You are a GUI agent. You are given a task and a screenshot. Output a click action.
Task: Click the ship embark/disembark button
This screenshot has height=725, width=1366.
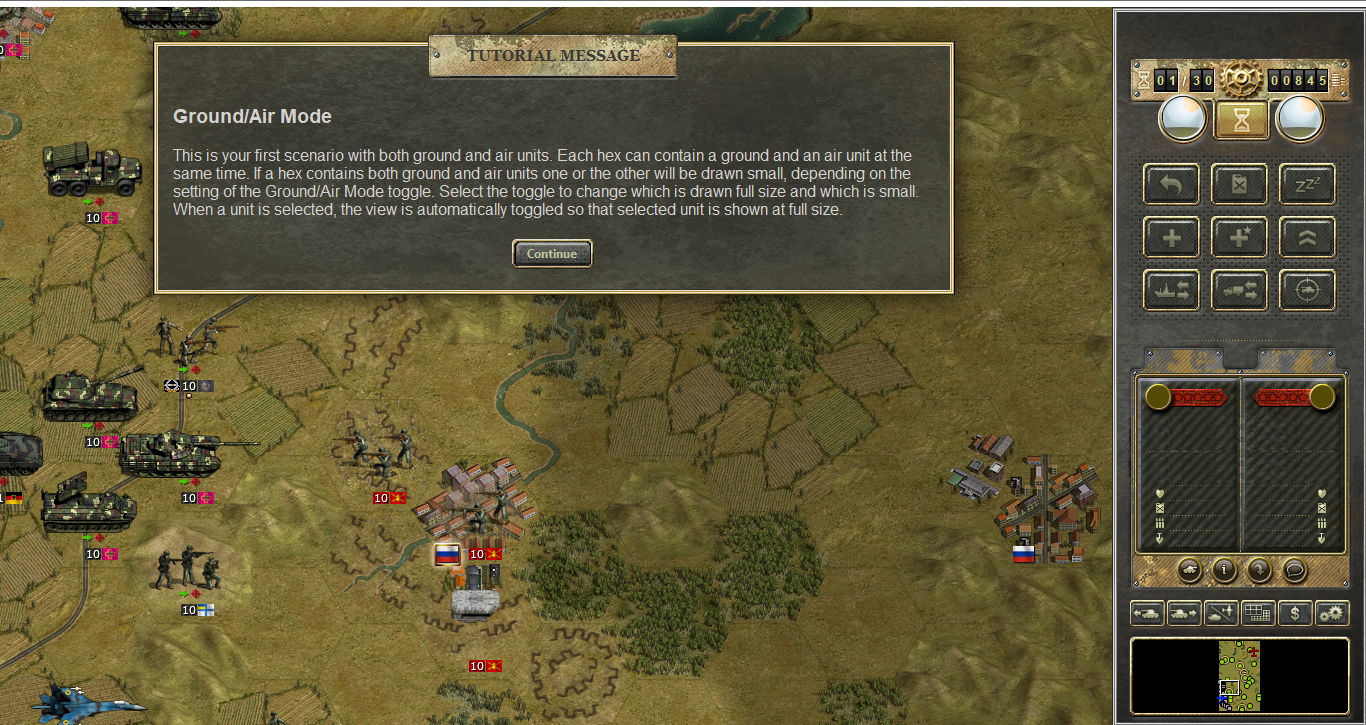pos(1172,291)
